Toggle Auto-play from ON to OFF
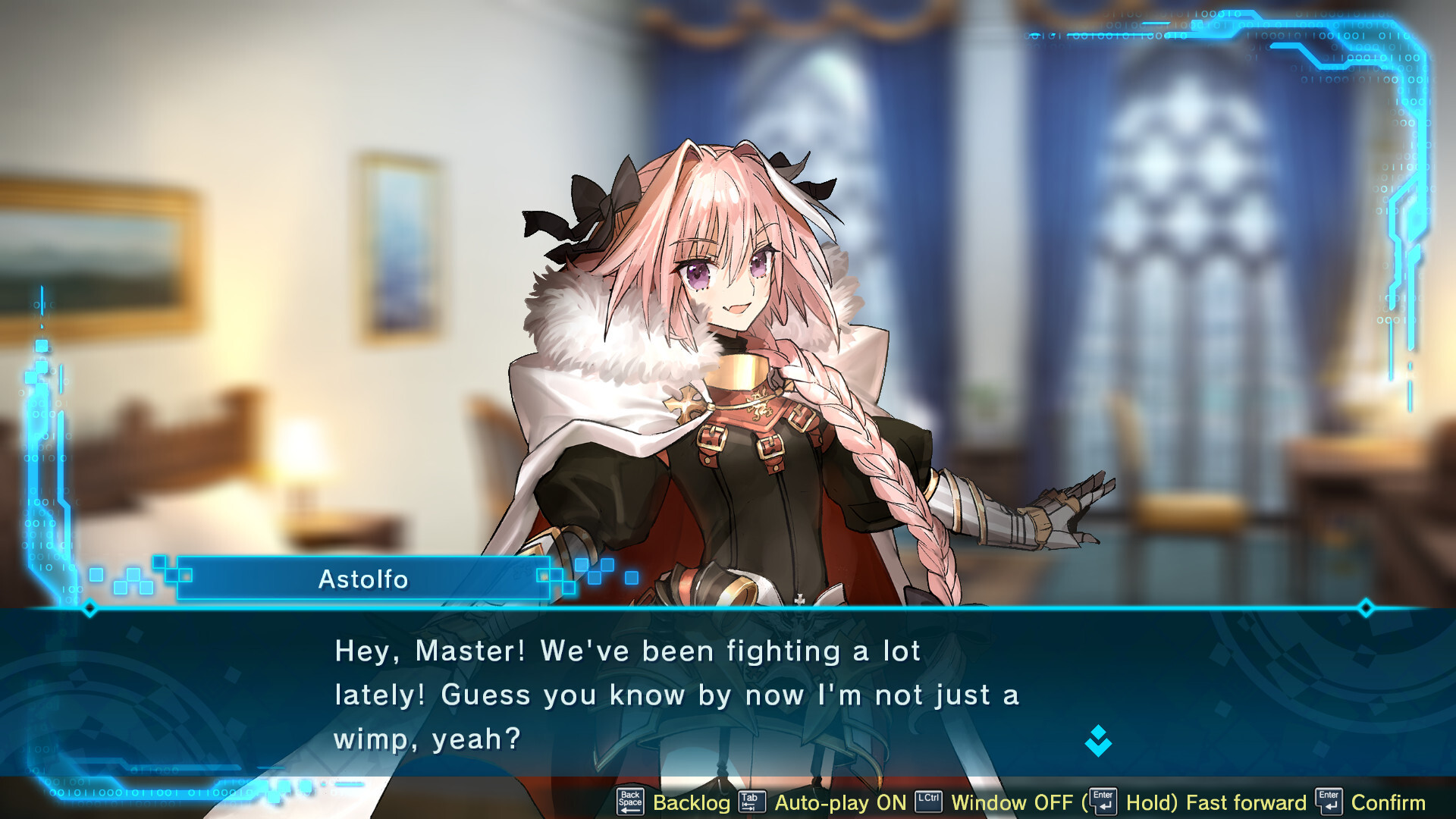The width and height of the screenshot is (1456, 819). coord(841,802)
